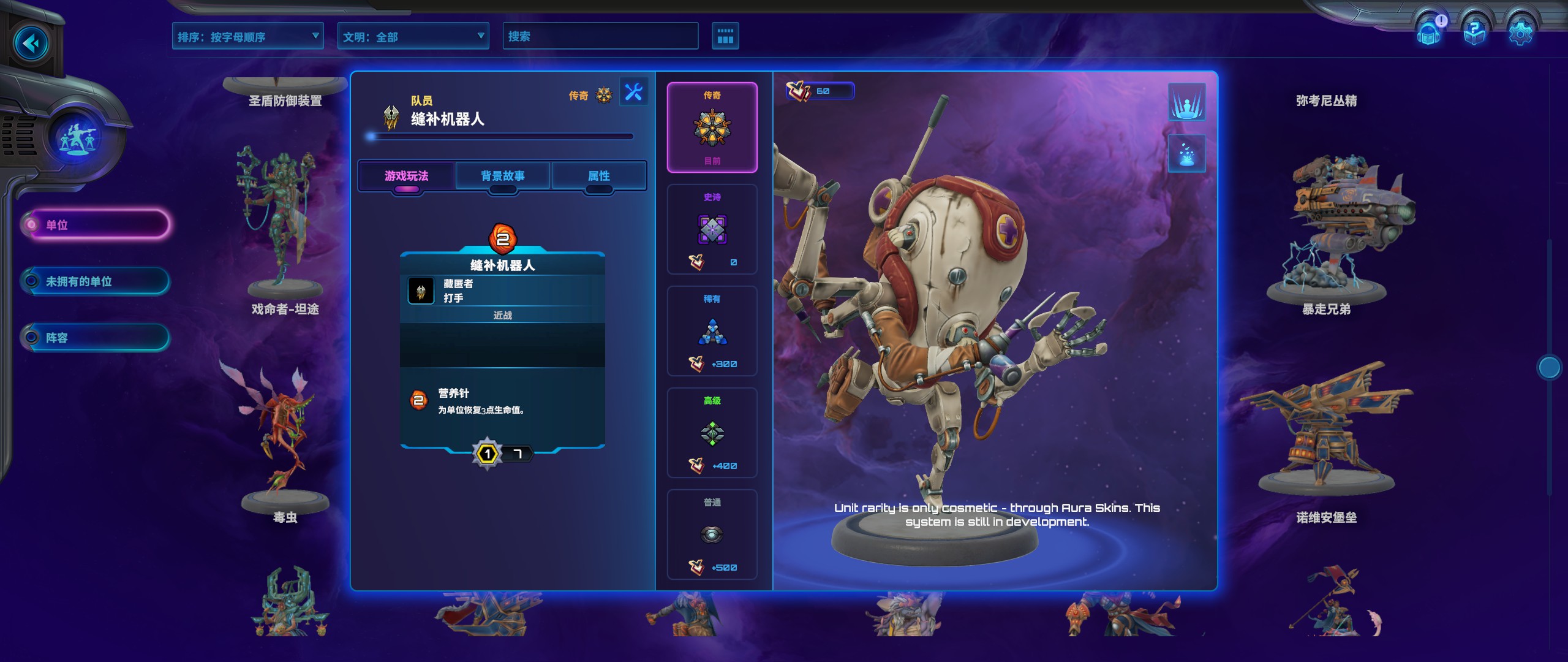Switch to the 属性 attributes tab
The height and width of the screenshot is (662, 1568).
coord(599,177)
